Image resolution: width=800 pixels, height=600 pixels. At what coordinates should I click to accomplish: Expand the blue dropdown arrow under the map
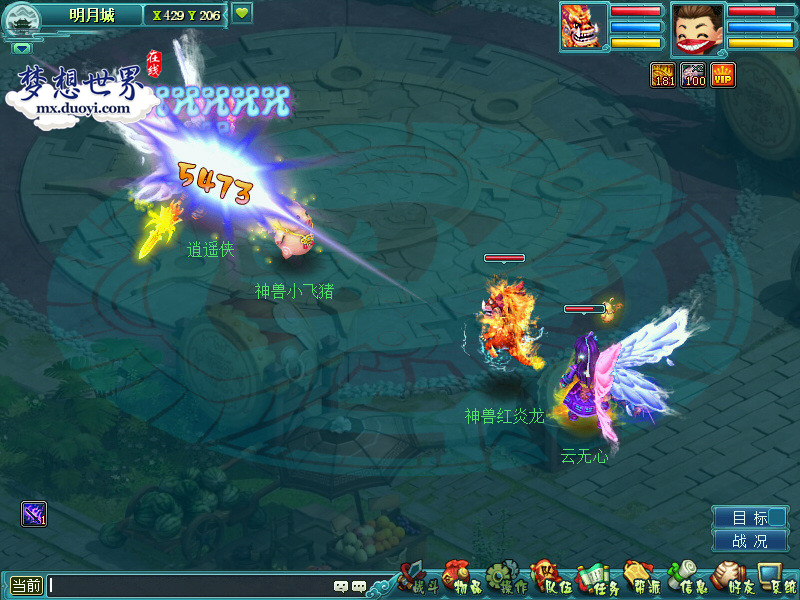(x=22, y=47)
